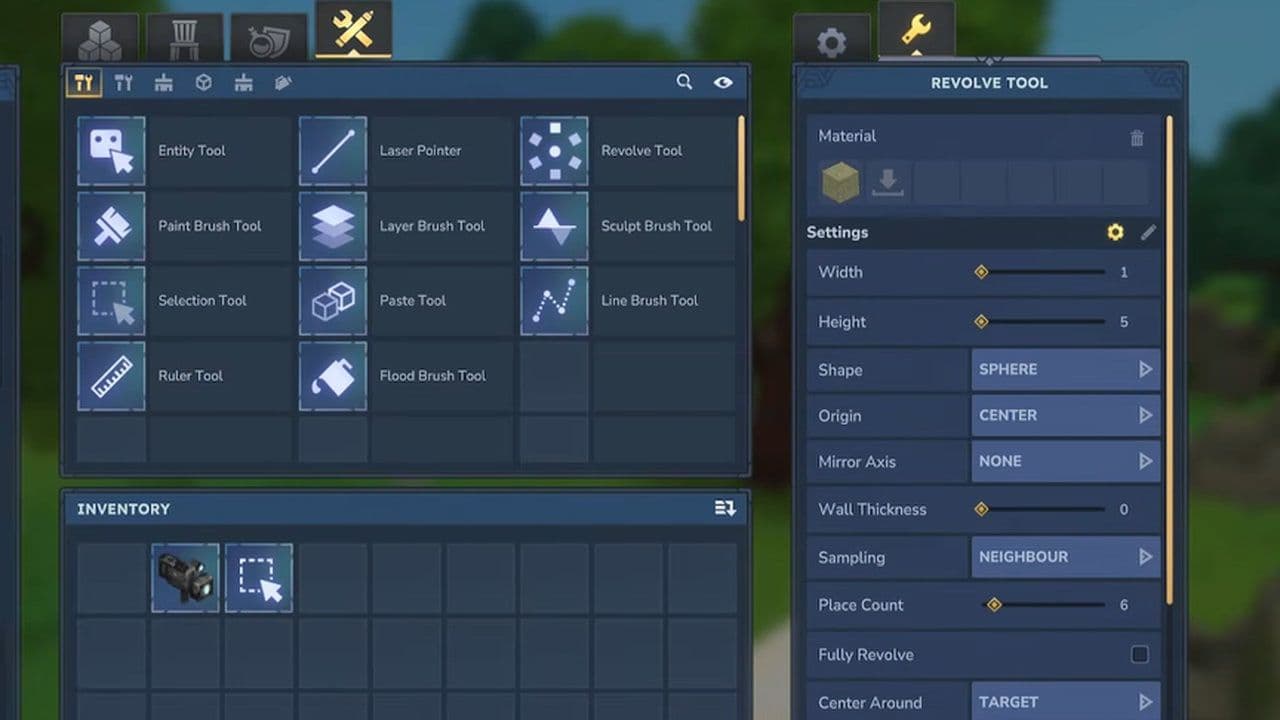
Task: Open the Shape dropdown set to SPHERE
Action: pyautogui.click(x=1065, y=369)
